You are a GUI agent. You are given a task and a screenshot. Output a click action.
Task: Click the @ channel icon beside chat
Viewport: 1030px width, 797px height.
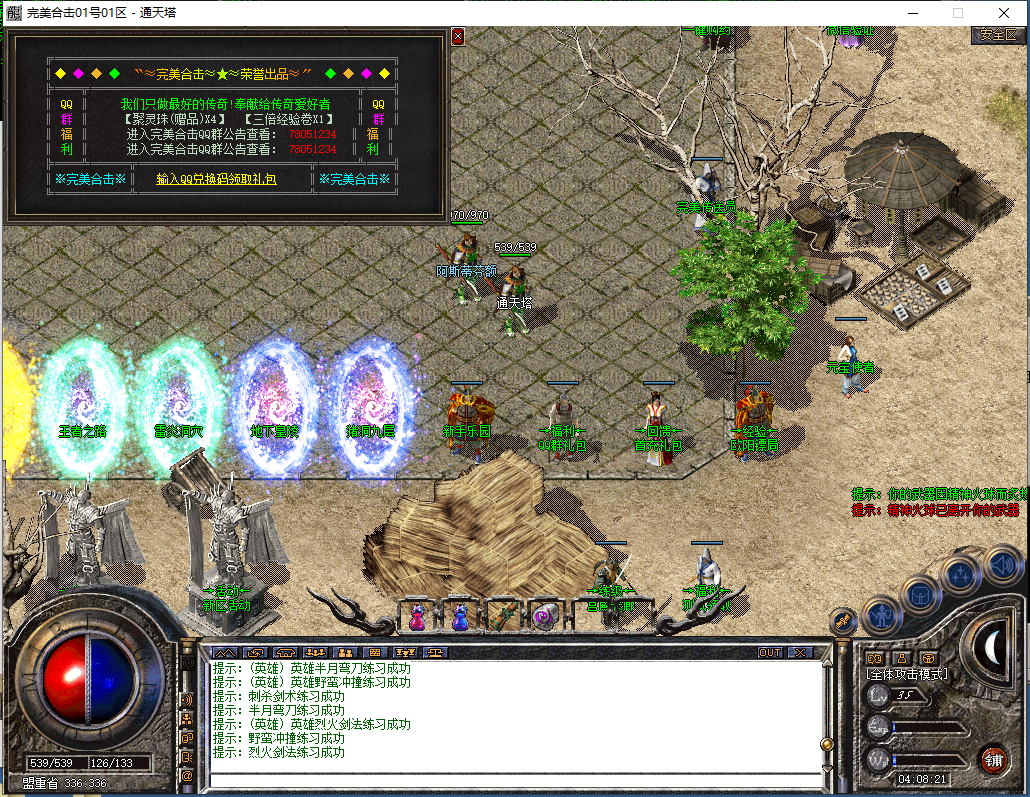(x=187, y=775)
